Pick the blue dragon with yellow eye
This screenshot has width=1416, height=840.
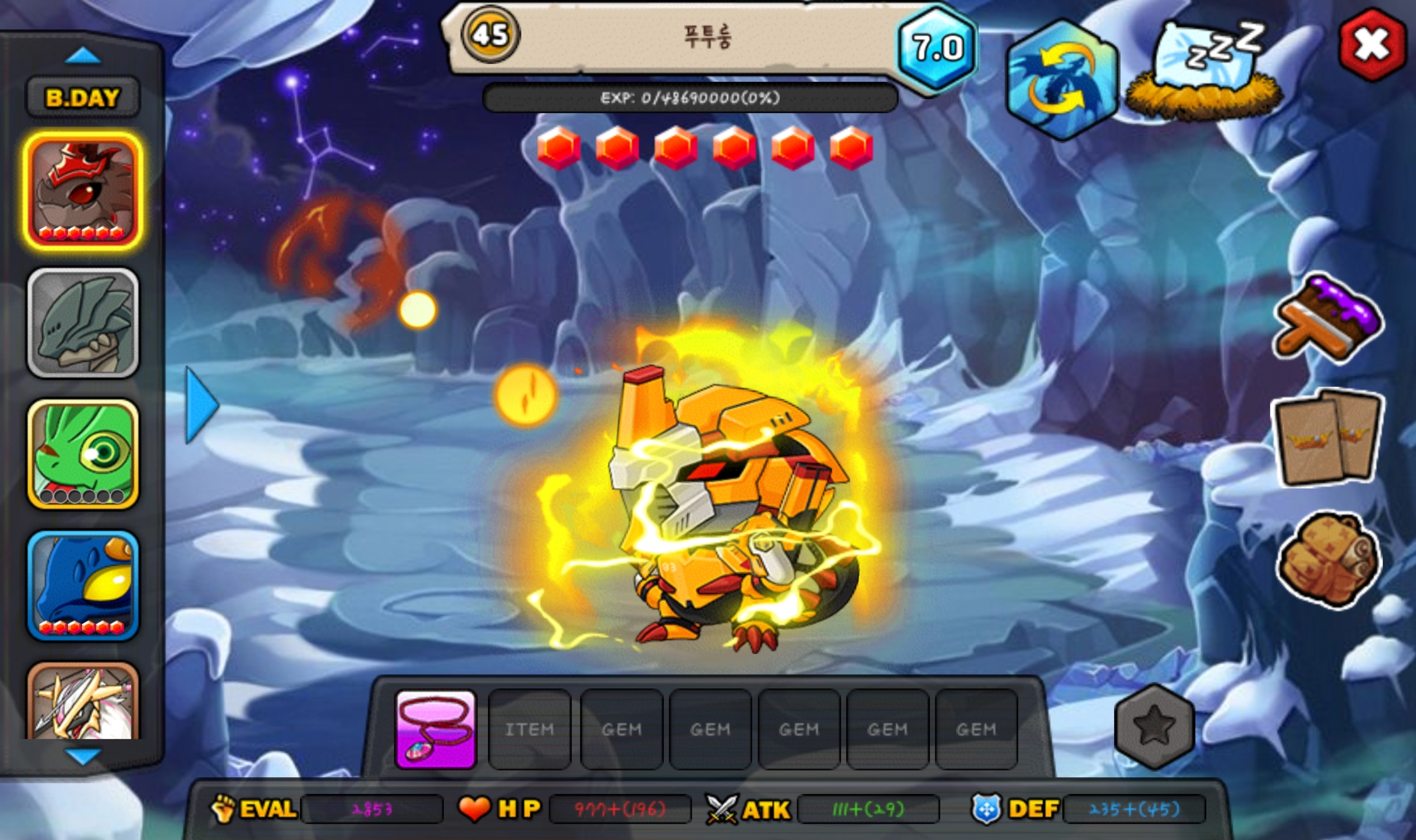click(x=83, y=585)
